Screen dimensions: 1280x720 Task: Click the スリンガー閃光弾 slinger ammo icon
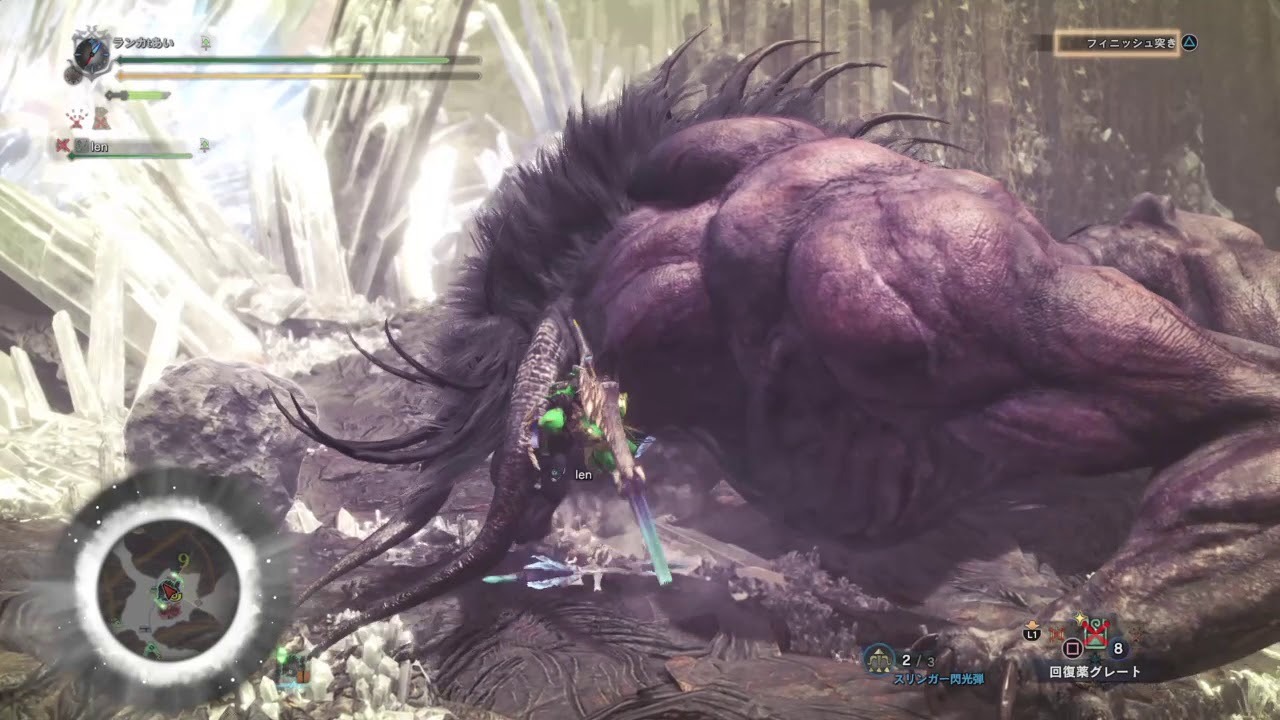click(x=880, y=659)
